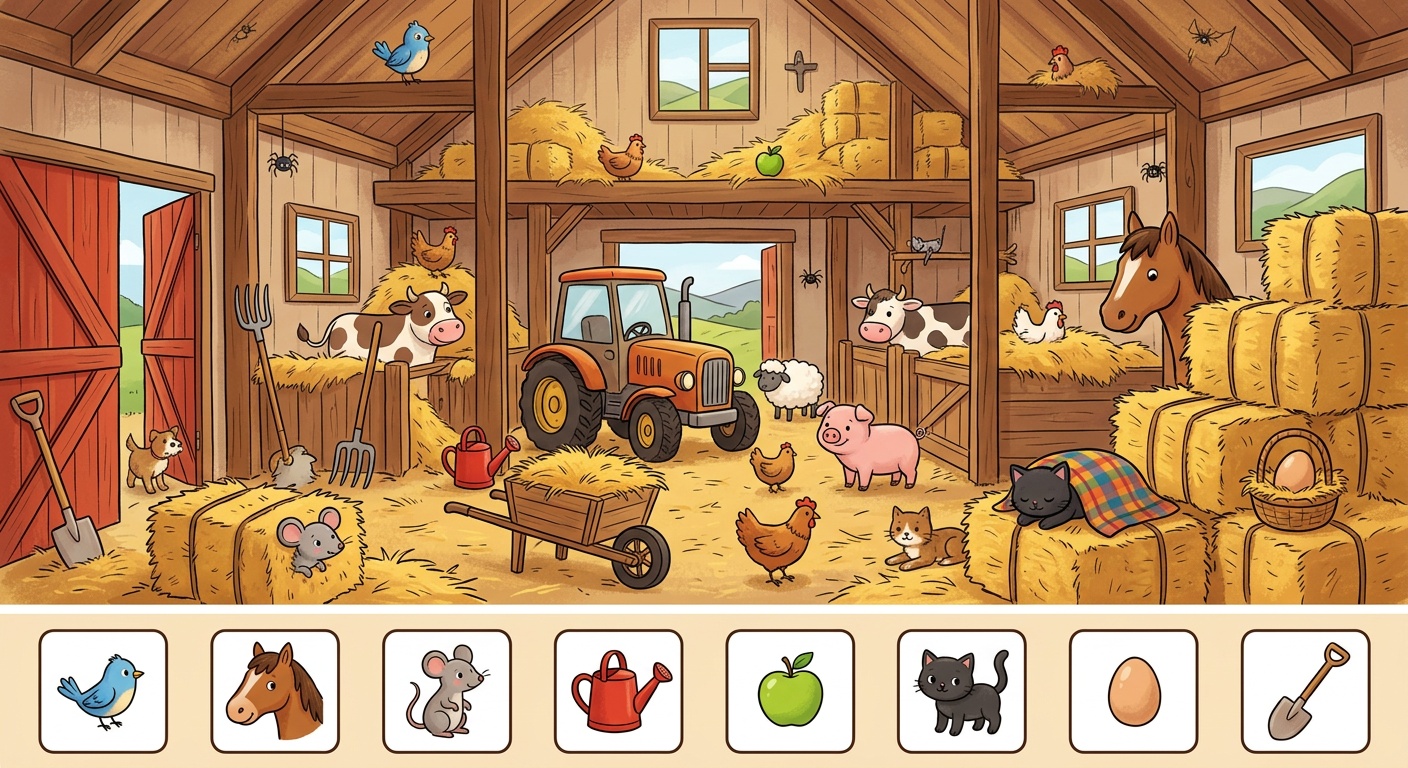Screen dimensions: 1408x768
Task: Select the brown egg tile in the item bar
Action: (1134, 691)
